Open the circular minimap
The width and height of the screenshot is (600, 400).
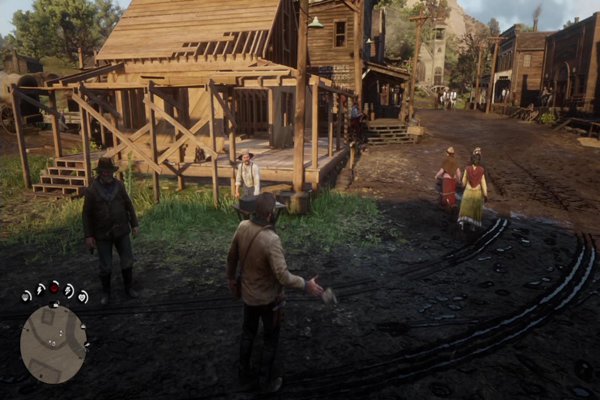tap(53, 343)
